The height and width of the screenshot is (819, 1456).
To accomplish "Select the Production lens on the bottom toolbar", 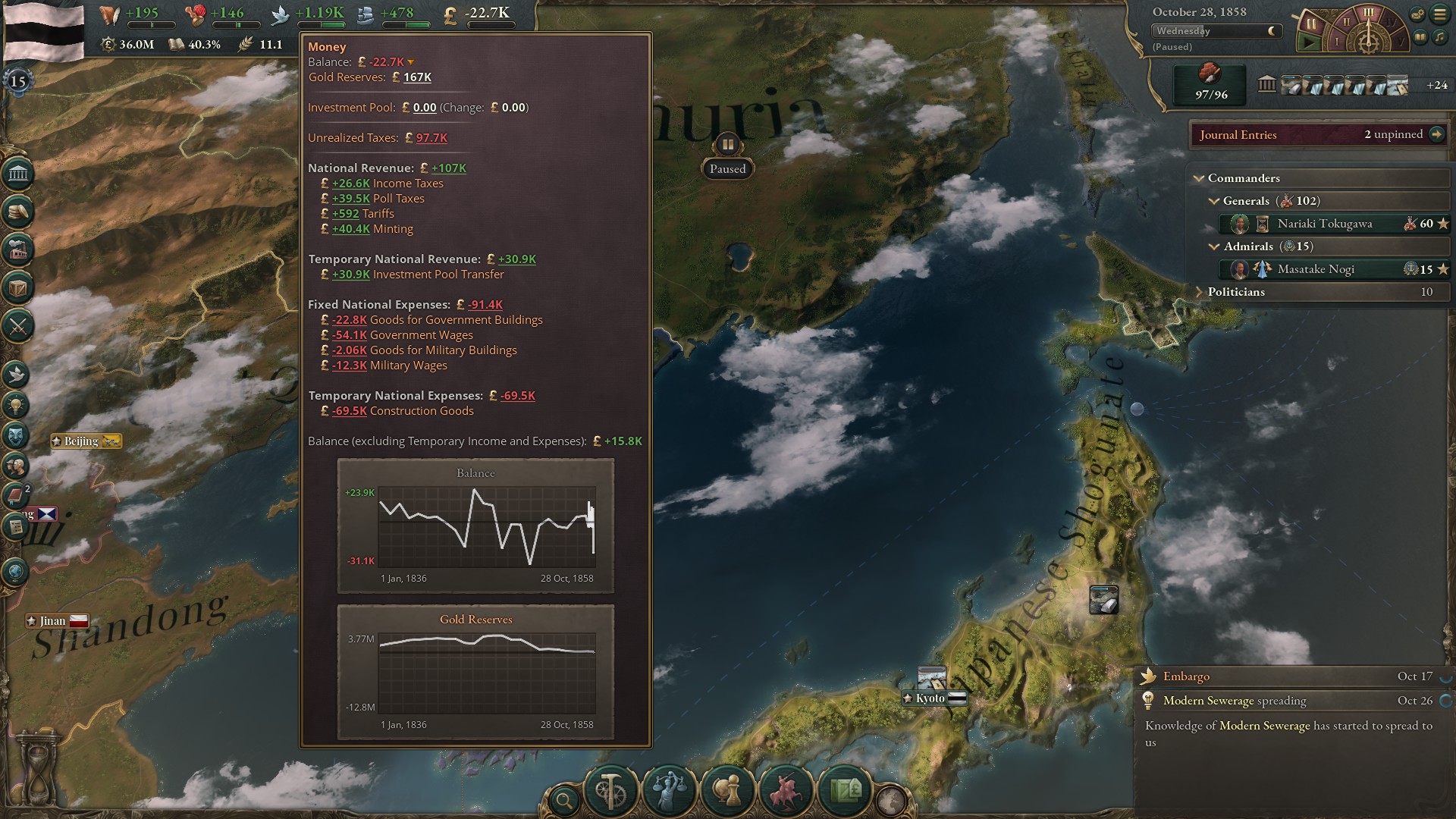I will 610,789.
